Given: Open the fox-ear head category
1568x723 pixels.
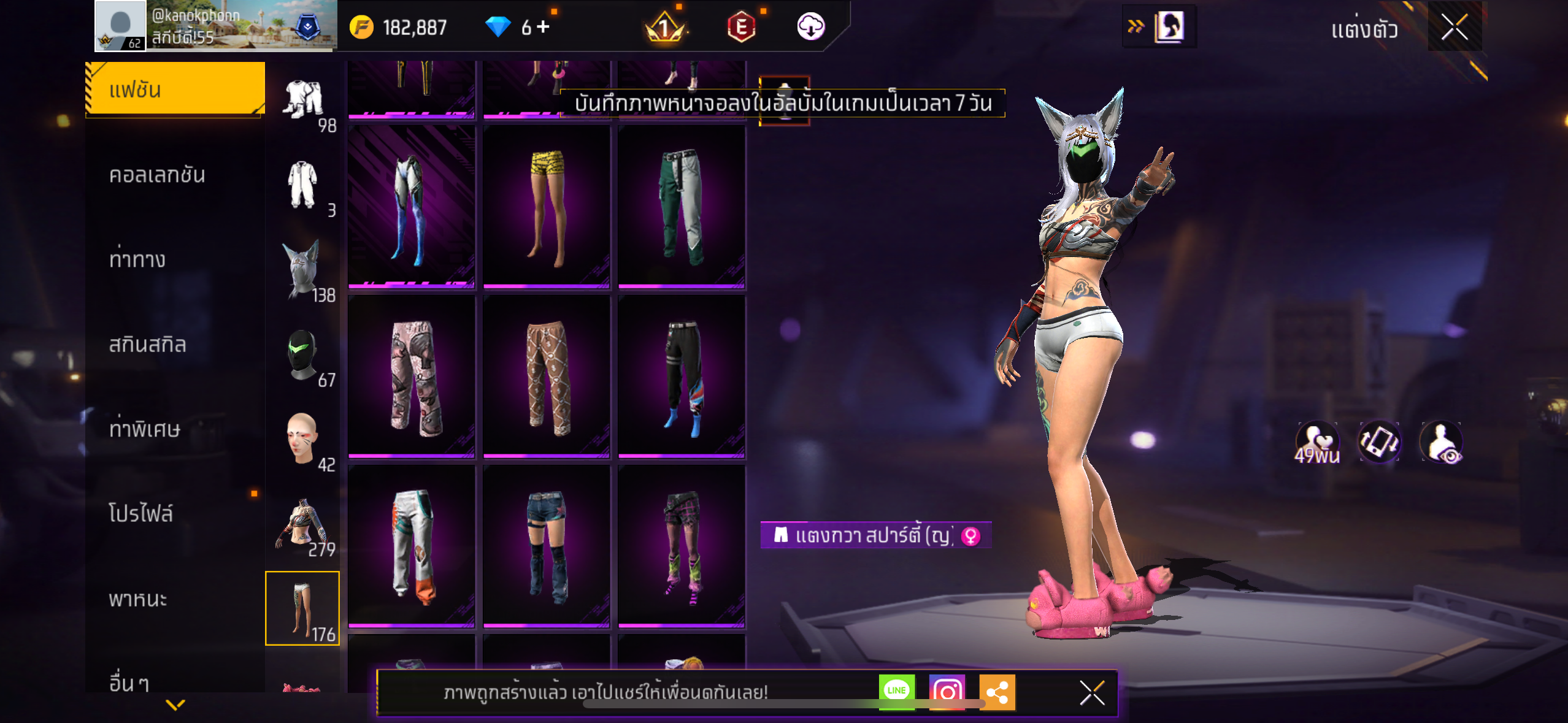Looking at the screenshot, I should point(302,270).
